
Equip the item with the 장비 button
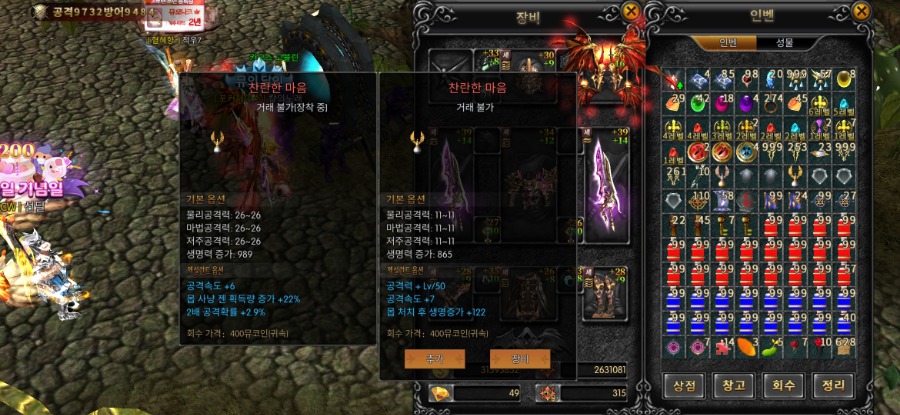520,357
